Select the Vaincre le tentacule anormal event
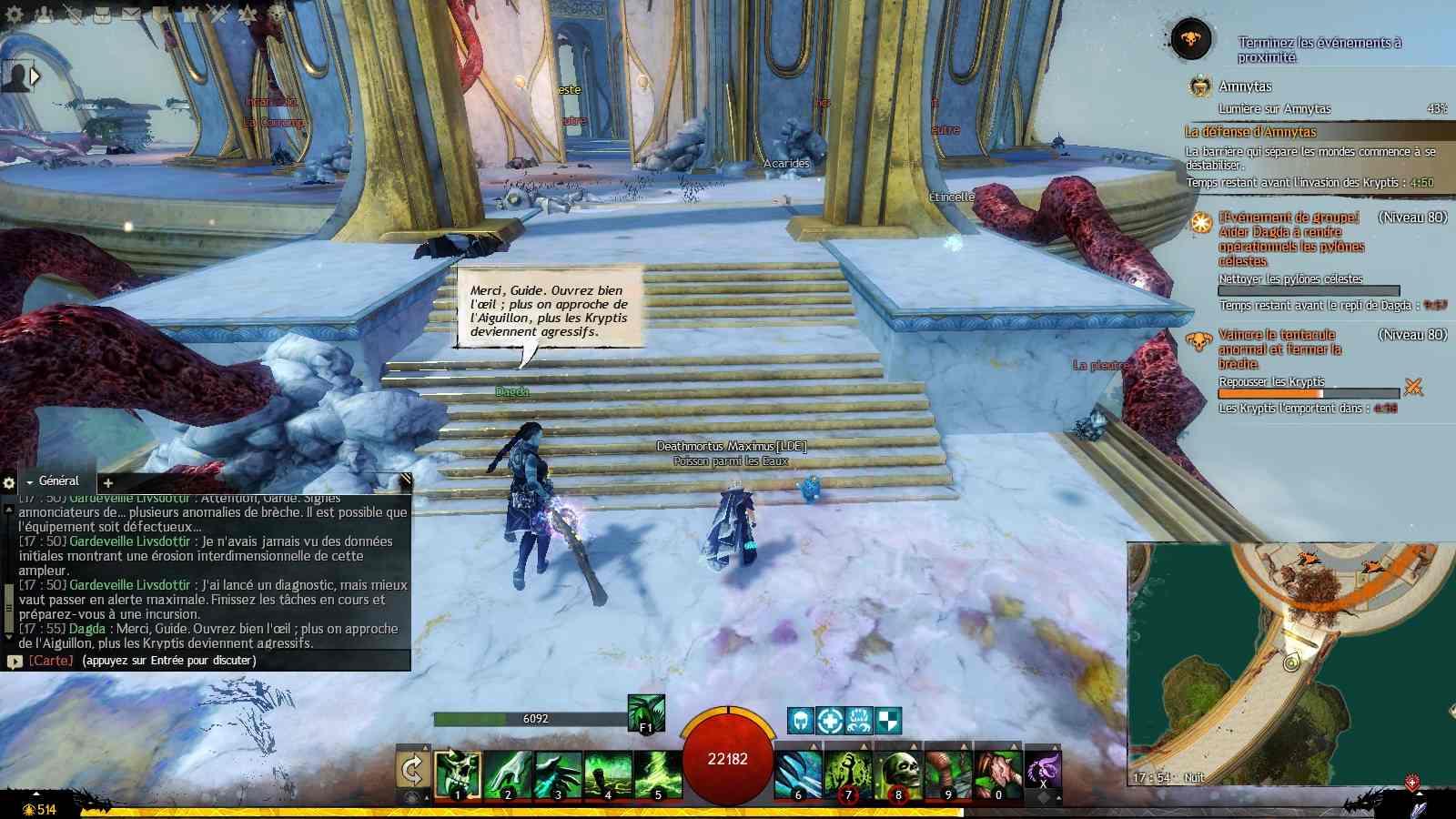 (1279, 349)
